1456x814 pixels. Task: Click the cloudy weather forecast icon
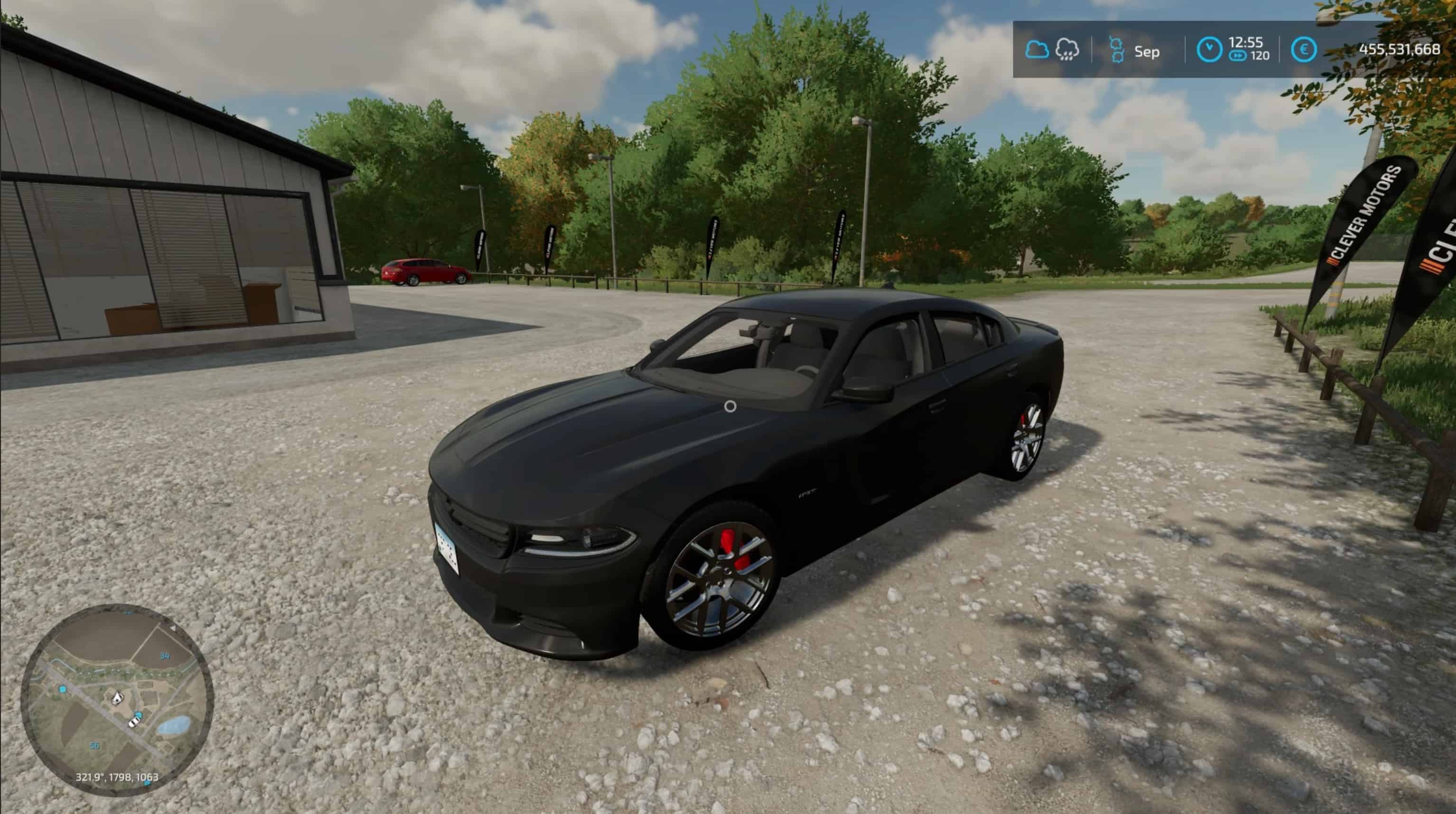coord(1037,50)
